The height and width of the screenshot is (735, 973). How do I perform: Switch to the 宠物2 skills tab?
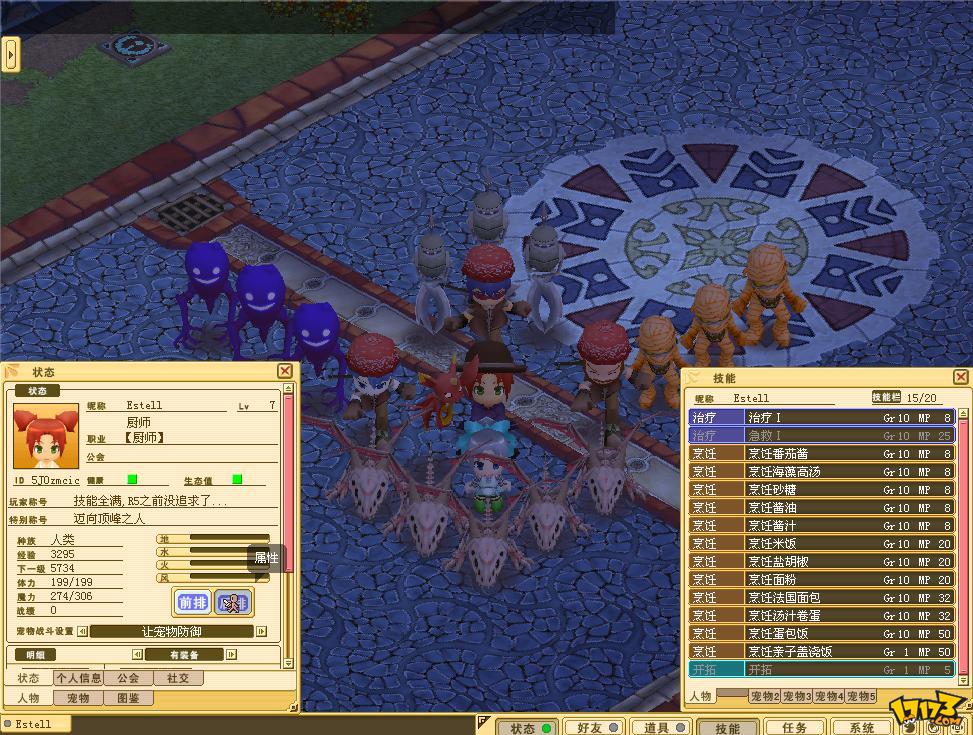pos(764,696)
